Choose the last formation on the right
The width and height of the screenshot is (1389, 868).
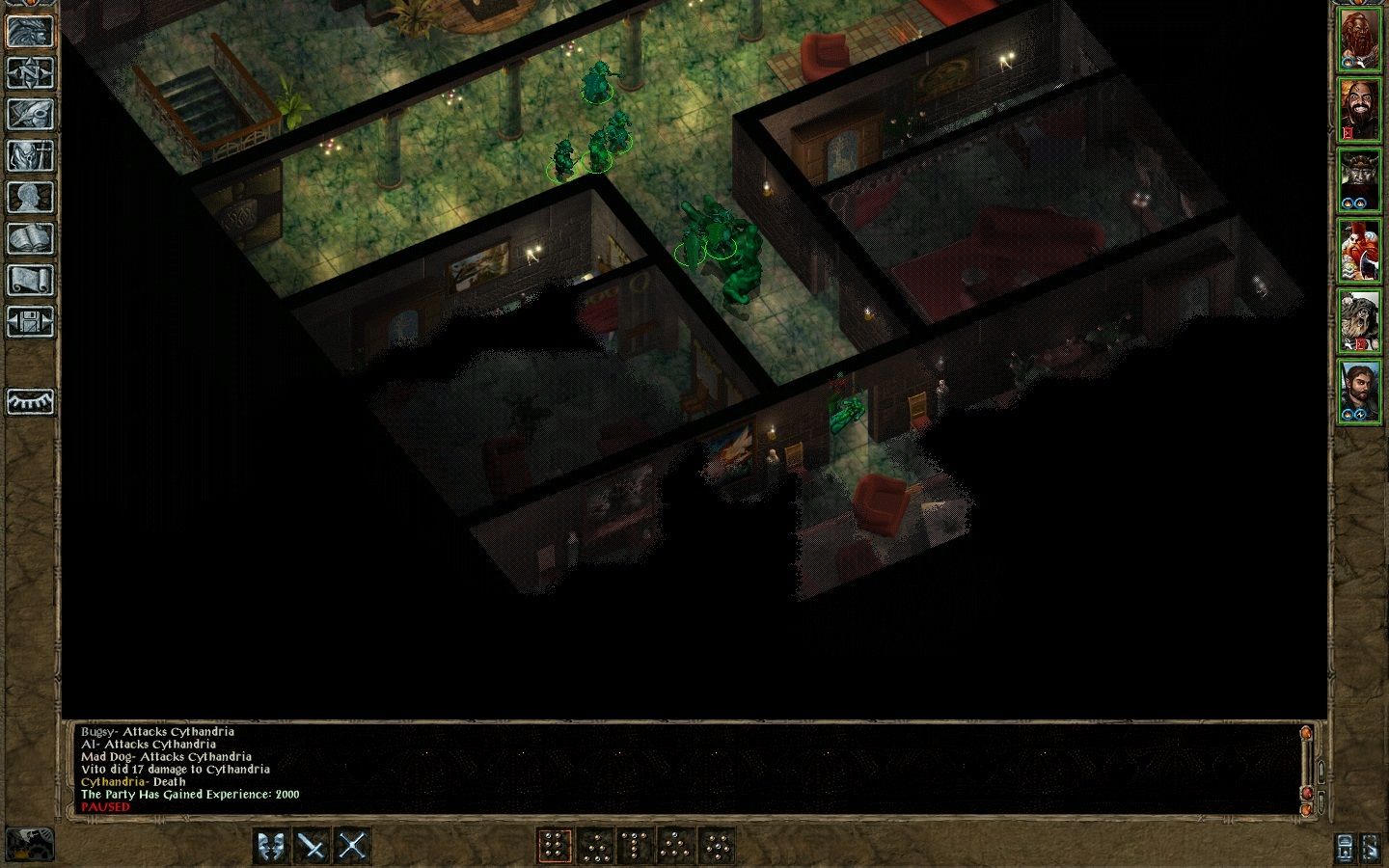(717, 846)
